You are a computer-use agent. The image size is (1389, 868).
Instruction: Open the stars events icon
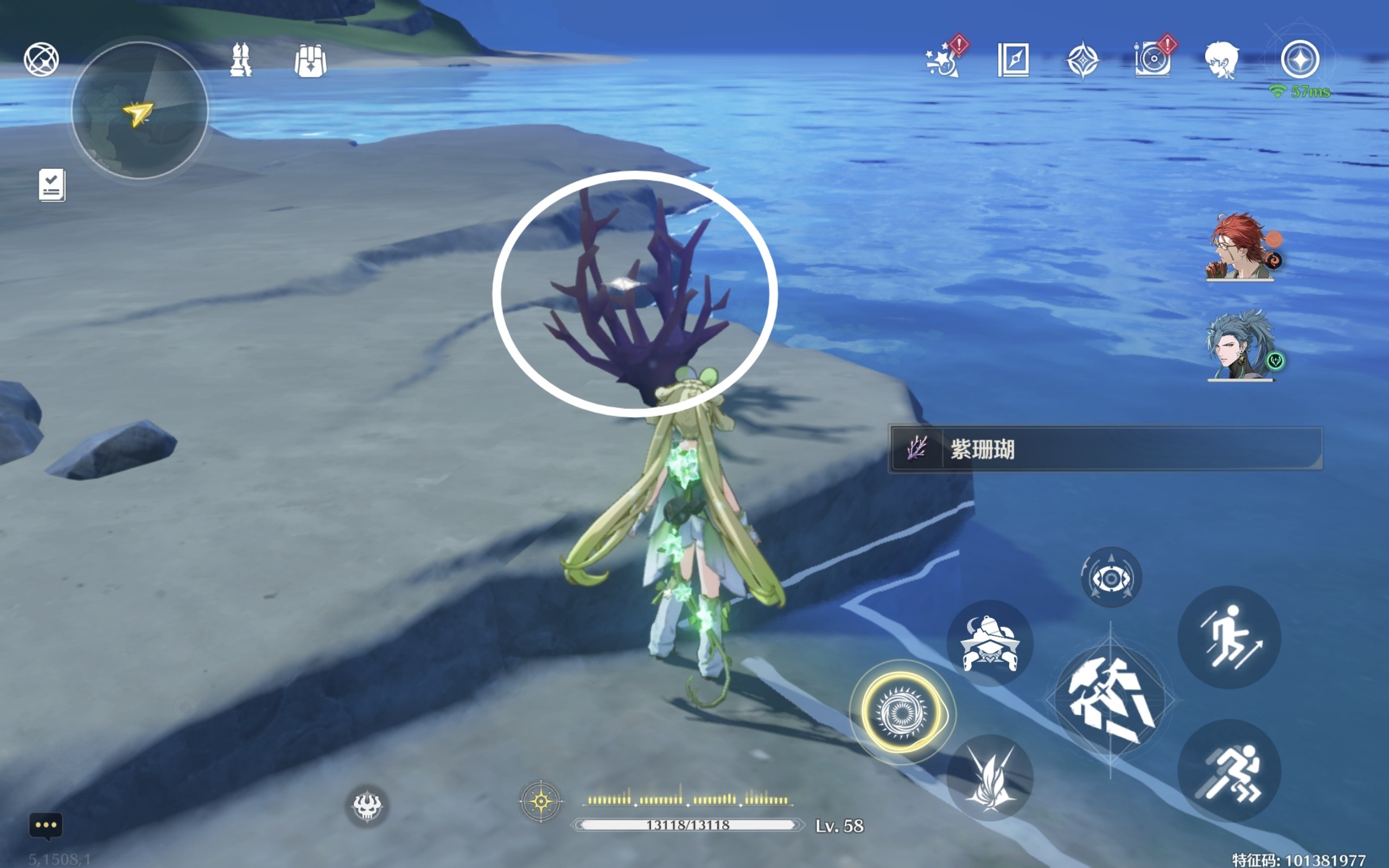coord(942,60)
